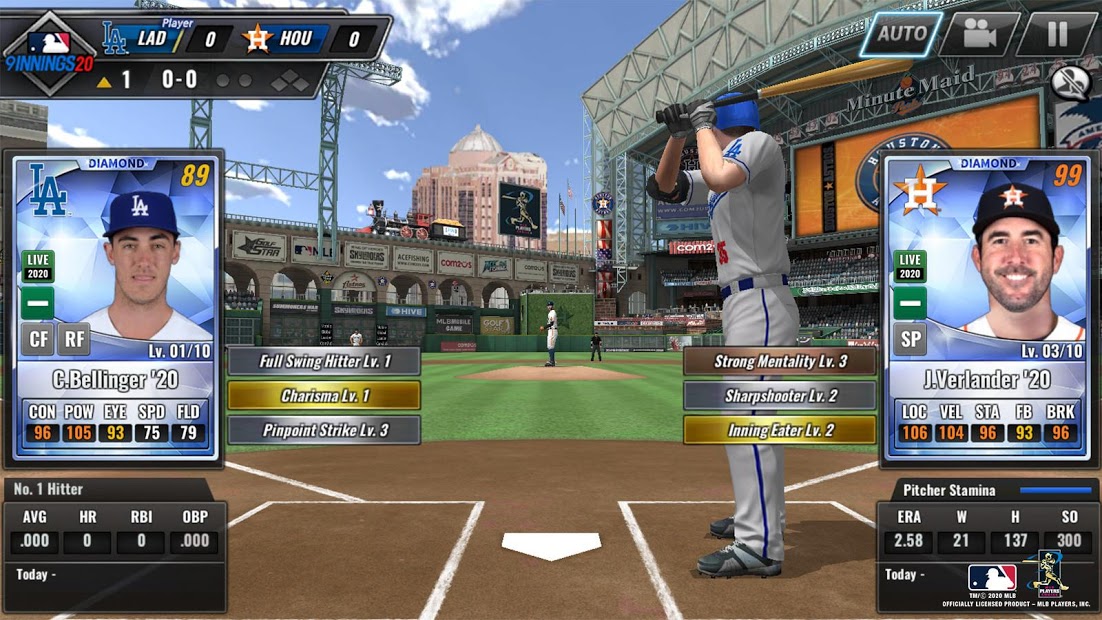The height and width of the screenshot is (620, 1102).
Task: Show the Full Swing Hitter Lv. 1 skill
Action: pyautogui.click(x=324, y=361)
